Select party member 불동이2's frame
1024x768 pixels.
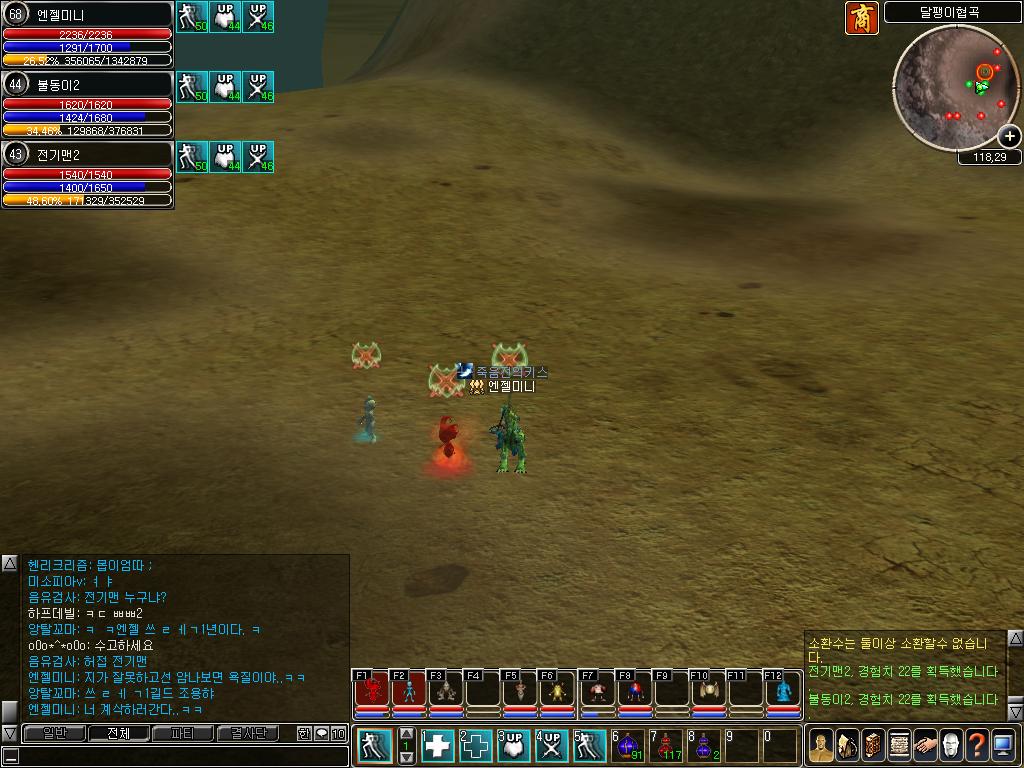coord(87,104)
